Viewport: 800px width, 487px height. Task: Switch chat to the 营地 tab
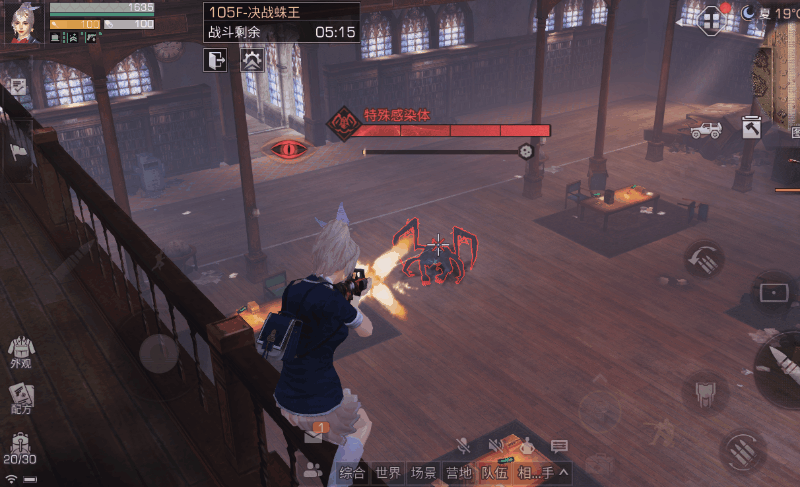coord(459,473)
